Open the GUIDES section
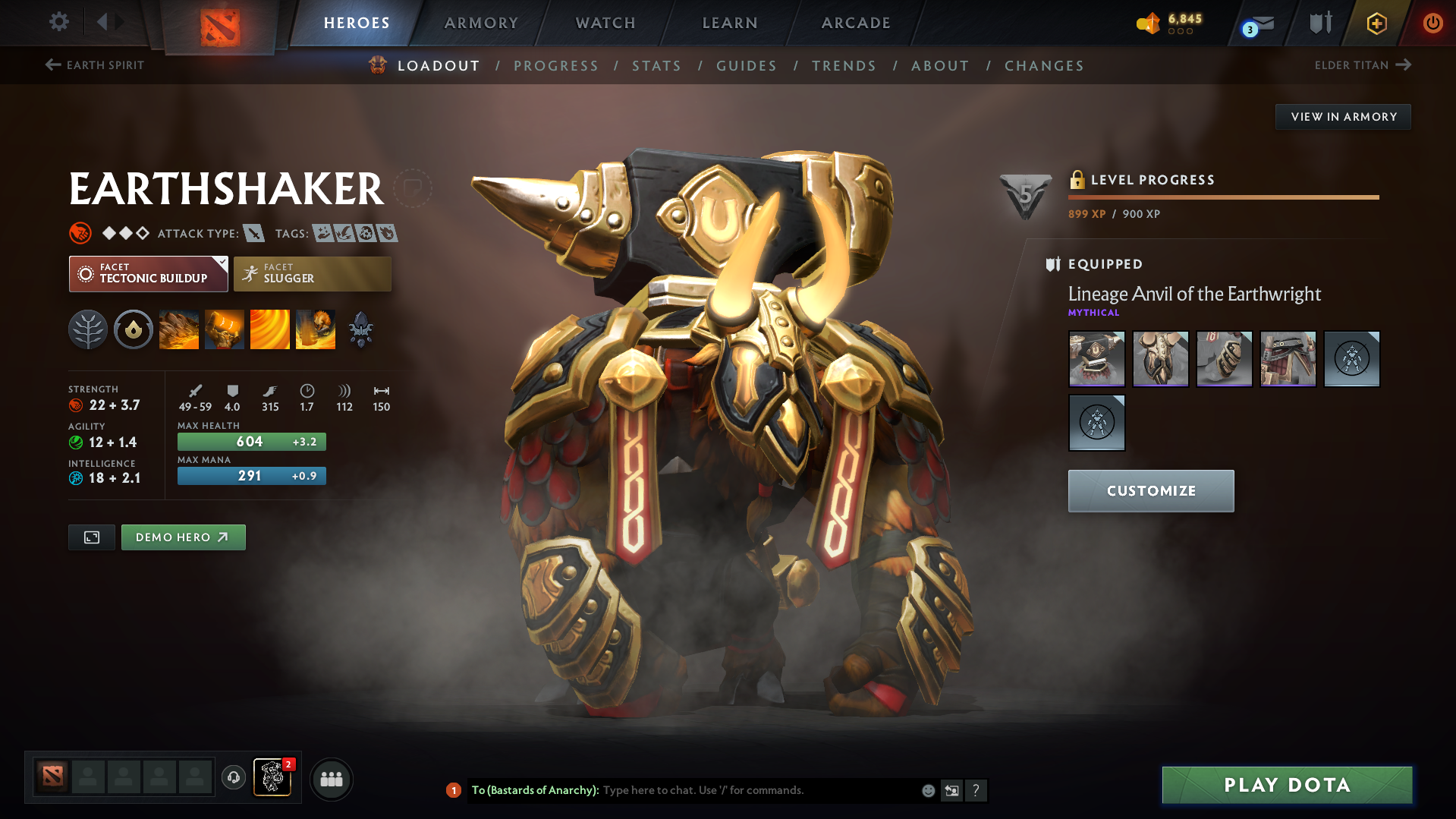Image resolution: width=1456 pixels, height=819 pixels. click(746, 65)
